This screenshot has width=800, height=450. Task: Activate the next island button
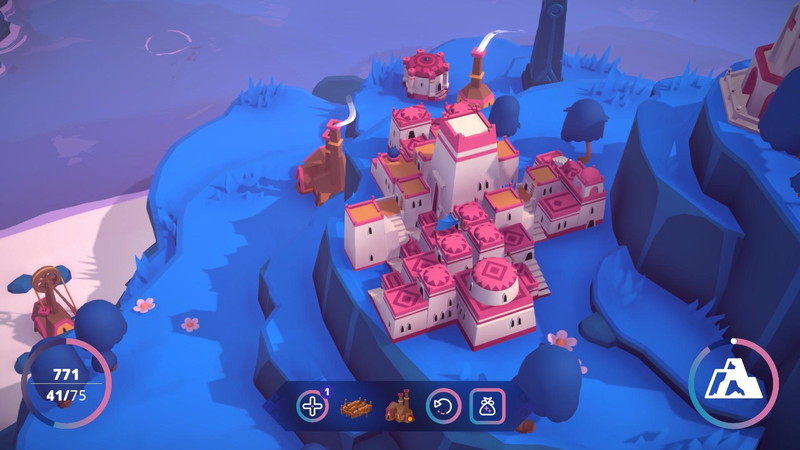click(734, 380)
